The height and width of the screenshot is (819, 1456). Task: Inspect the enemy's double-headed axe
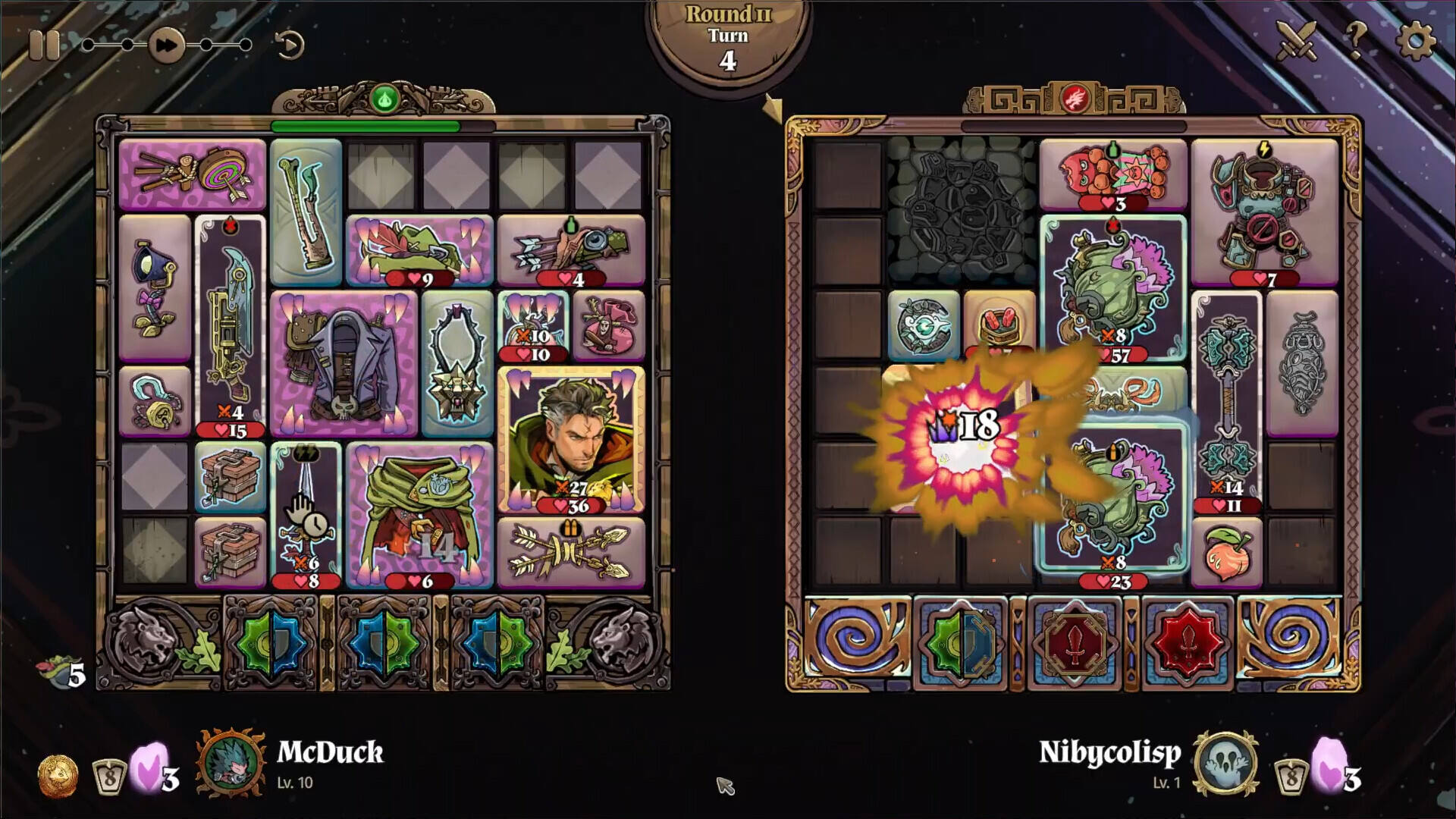point(1226,400)
